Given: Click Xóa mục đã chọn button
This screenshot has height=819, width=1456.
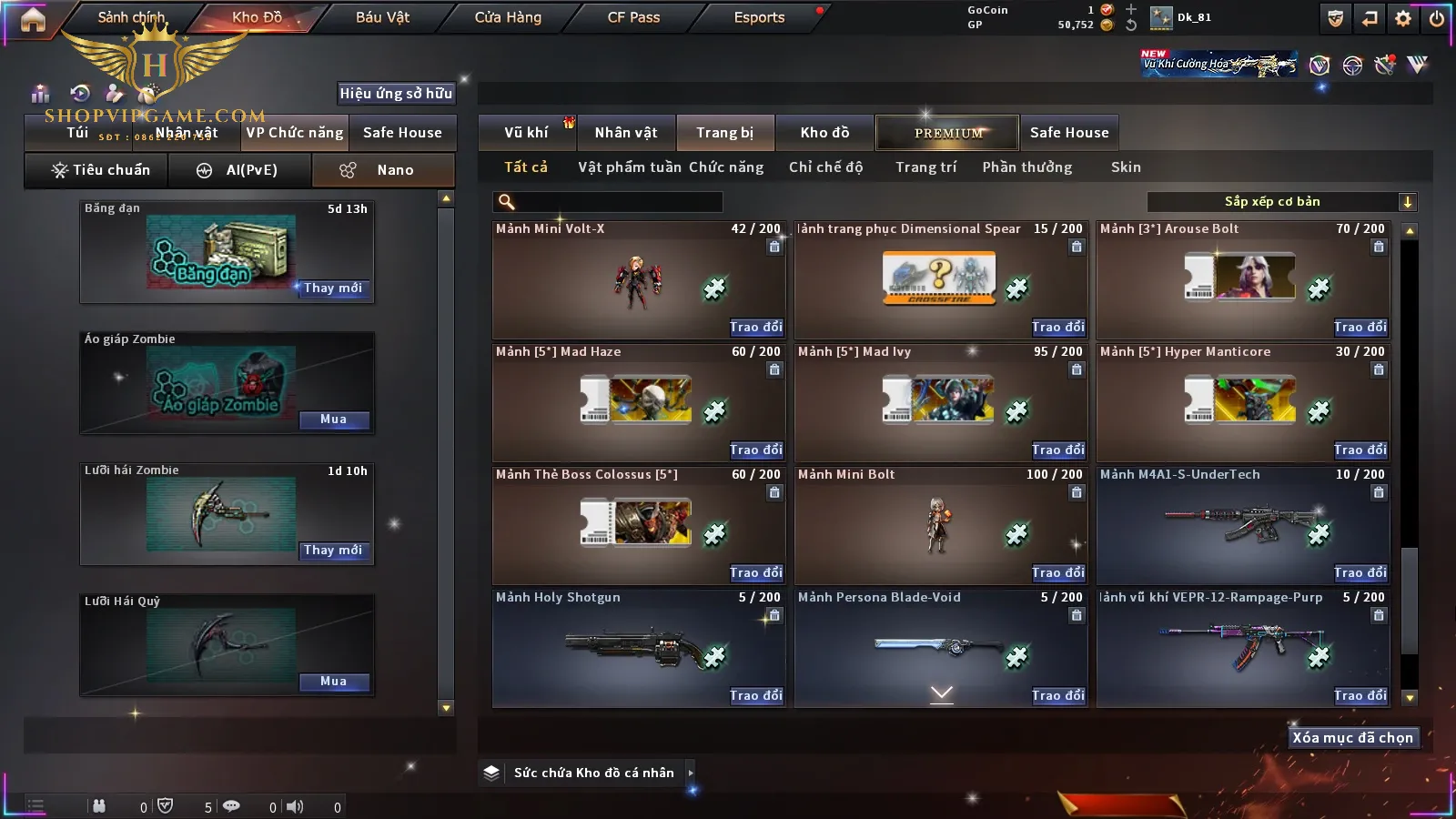Looking at the screenshot, I should pyautogui.click(x=1352, y=738).
